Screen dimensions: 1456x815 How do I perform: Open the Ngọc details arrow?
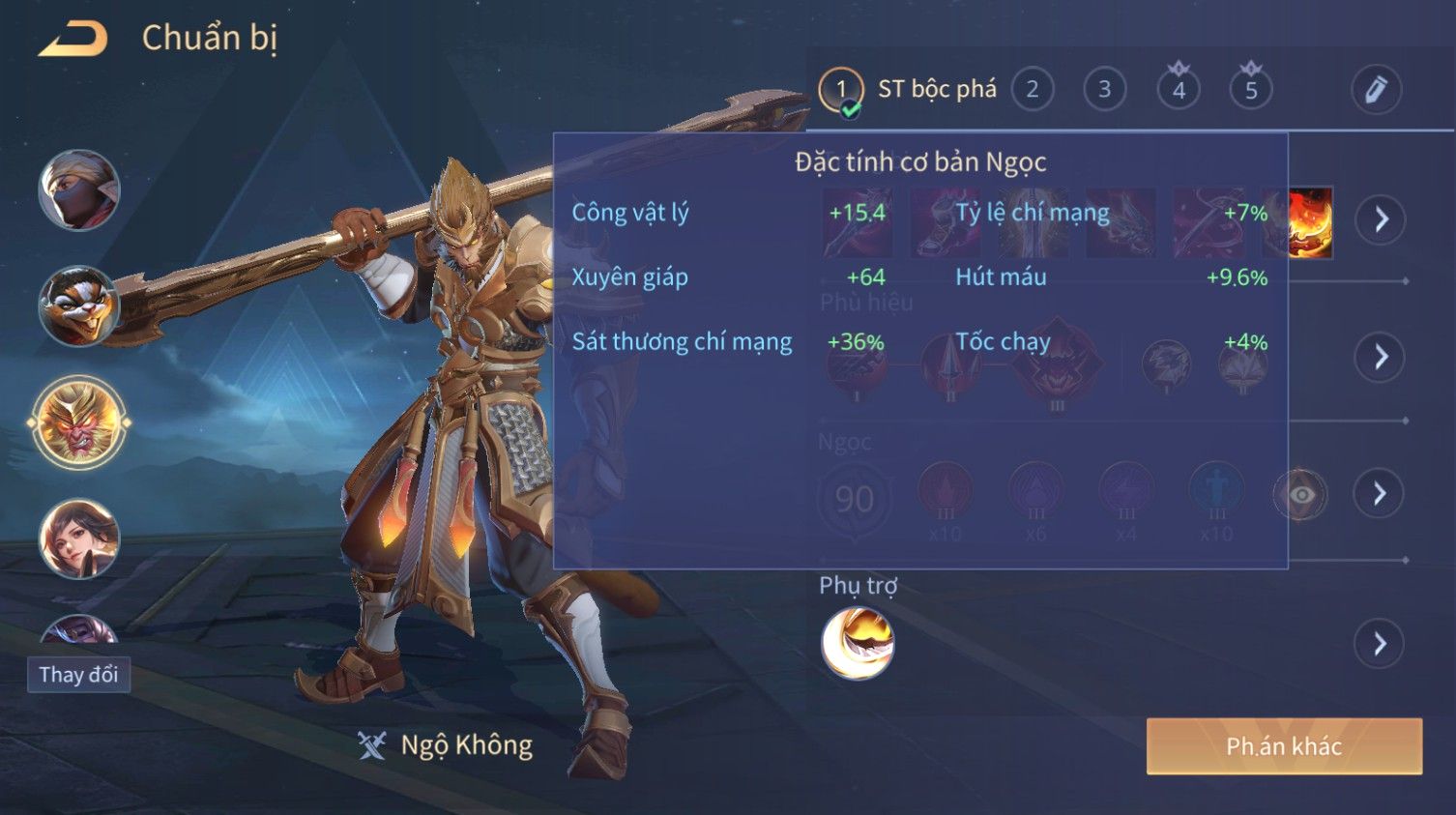click(1380, 494)
